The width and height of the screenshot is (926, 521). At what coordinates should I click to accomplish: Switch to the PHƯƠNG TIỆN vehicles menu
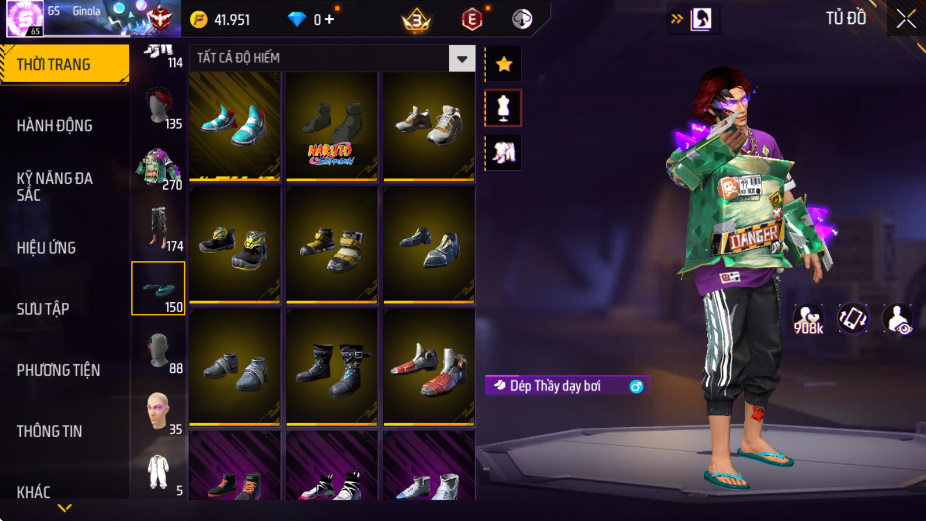click(58, 370)
